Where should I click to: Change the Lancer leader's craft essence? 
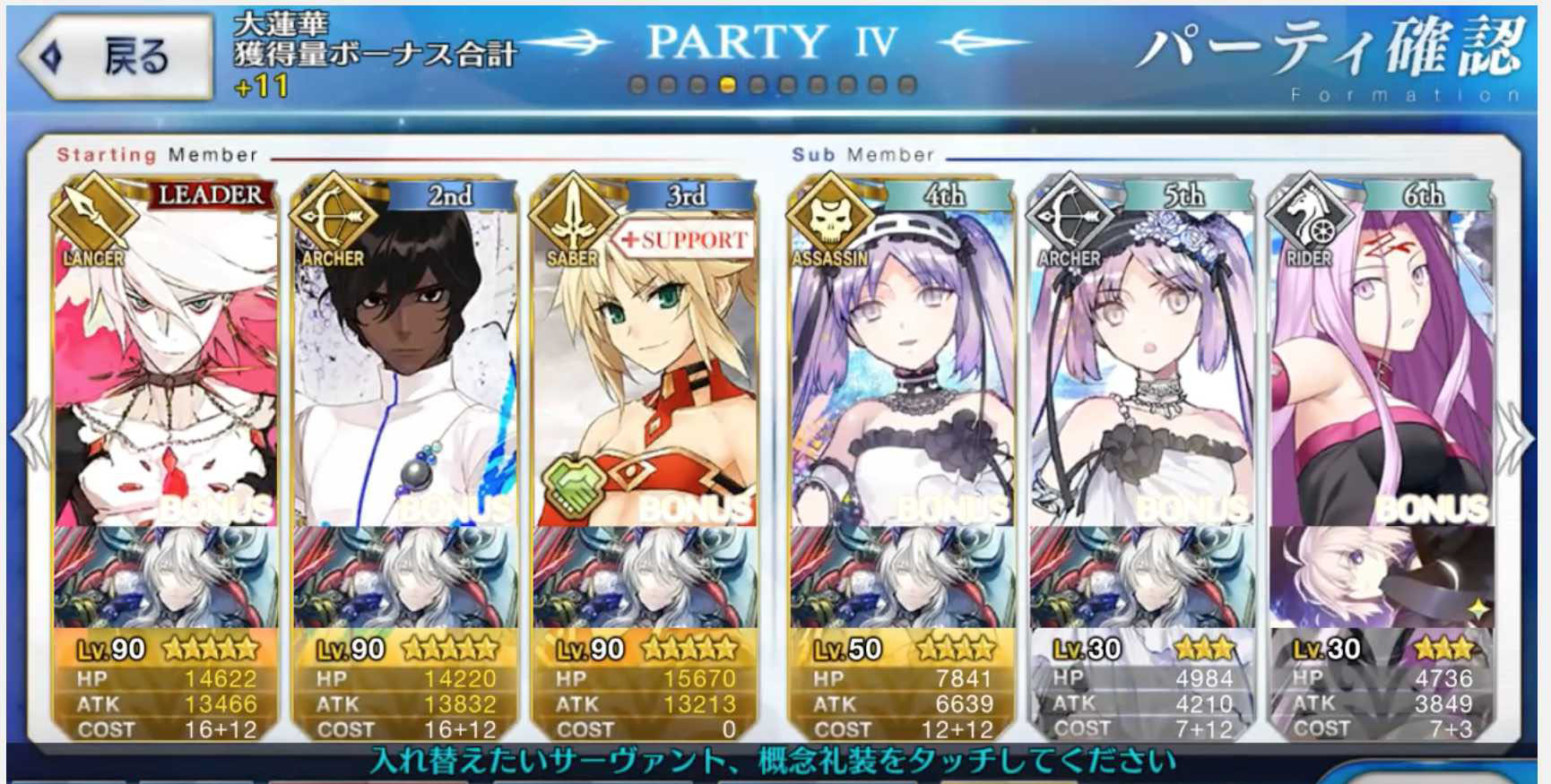click(x=166, y=578)
